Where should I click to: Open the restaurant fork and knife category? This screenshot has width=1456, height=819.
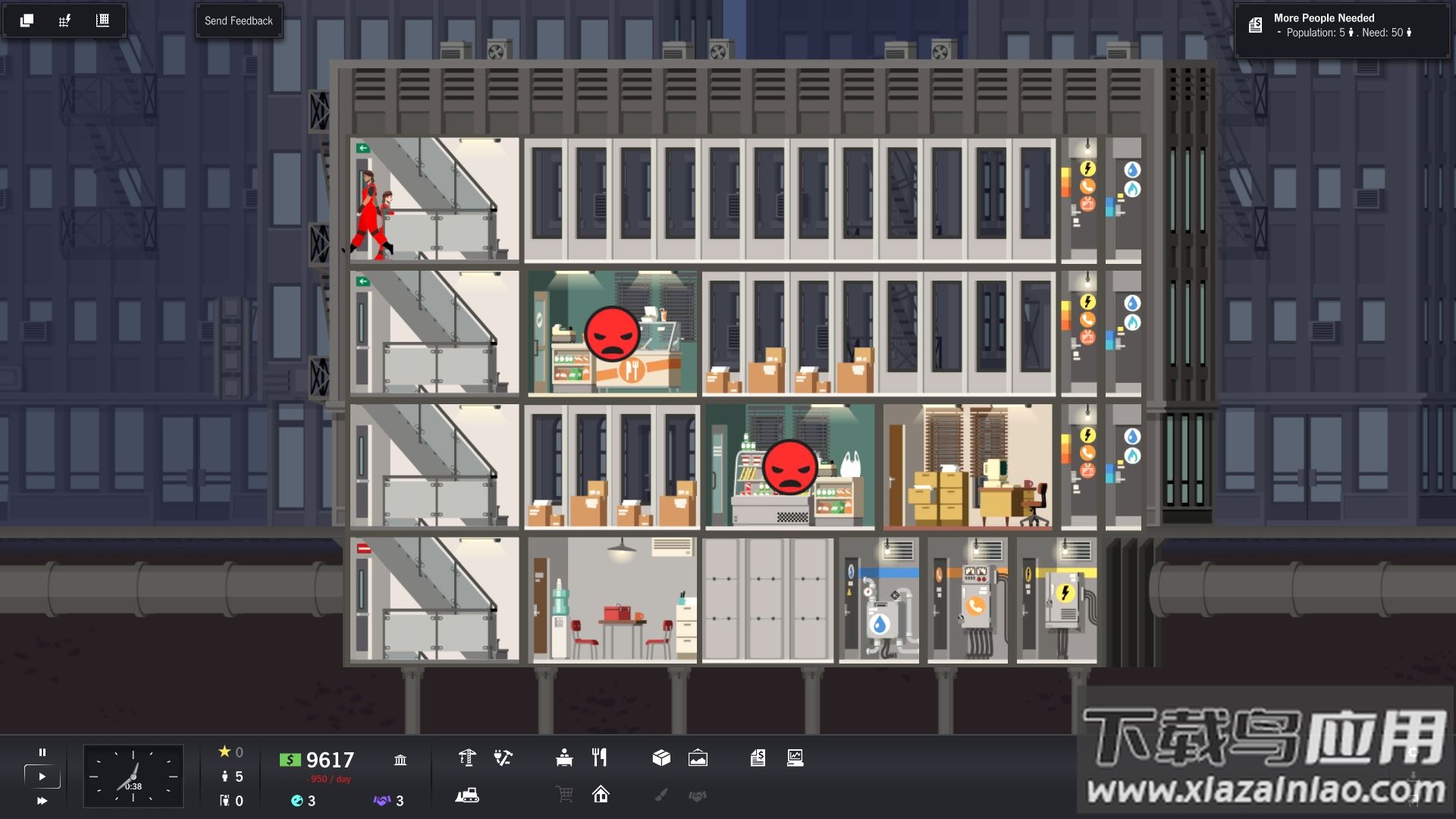(600, 758)
